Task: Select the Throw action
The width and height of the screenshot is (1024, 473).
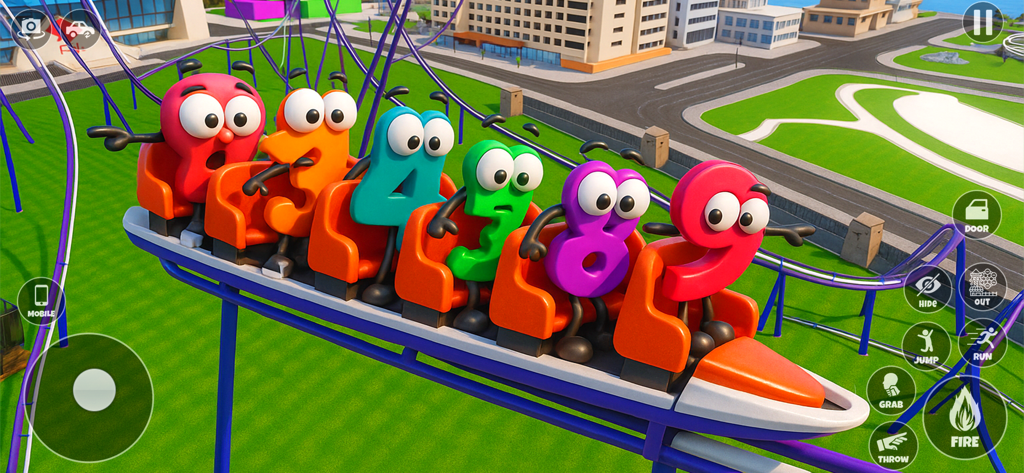Action: [x=893, y=445]
